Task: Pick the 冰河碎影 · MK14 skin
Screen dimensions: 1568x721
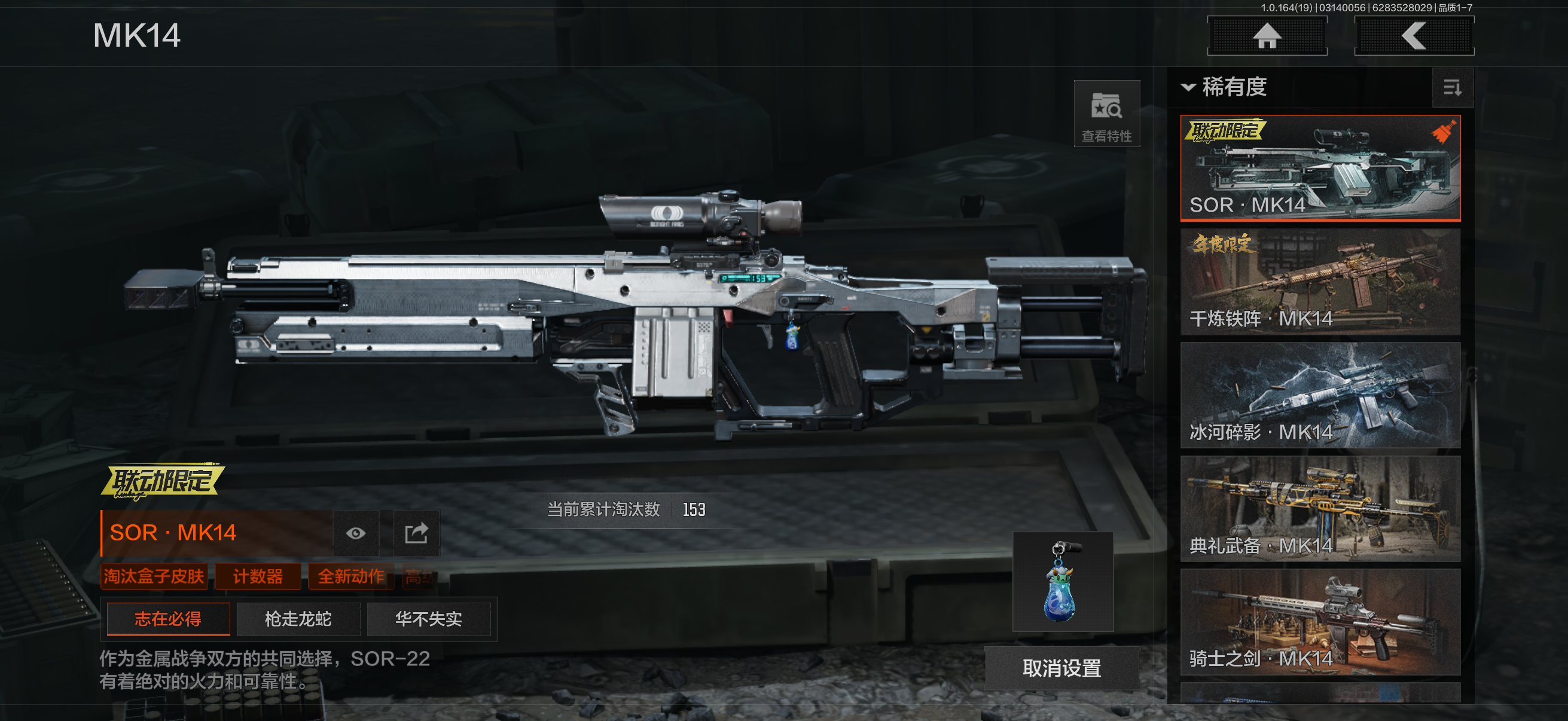Action: (1320, 395)
